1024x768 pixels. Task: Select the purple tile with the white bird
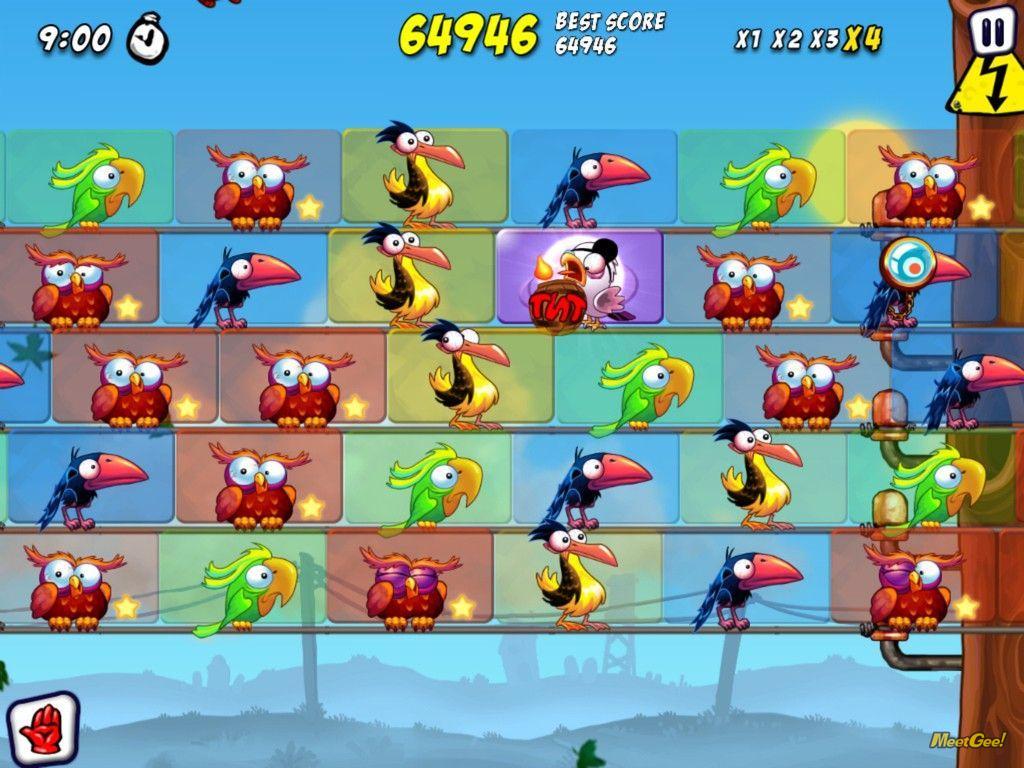pos(580,279)
